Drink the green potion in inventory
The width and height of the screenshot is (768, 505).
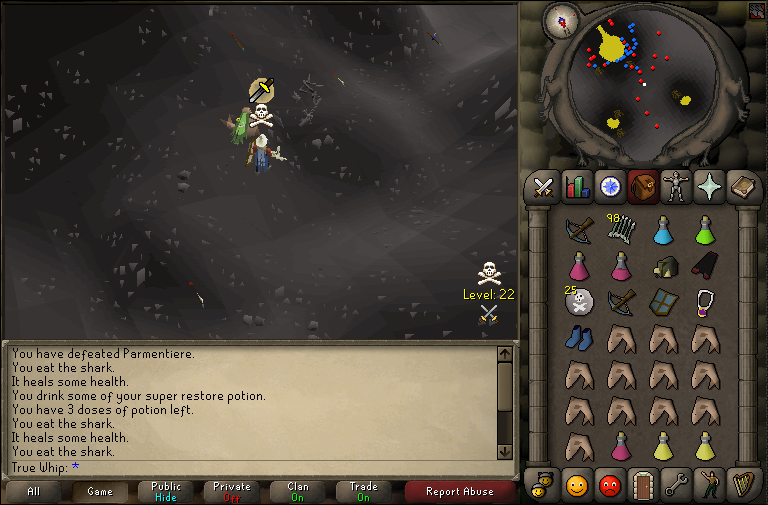[x=704, y=229]
